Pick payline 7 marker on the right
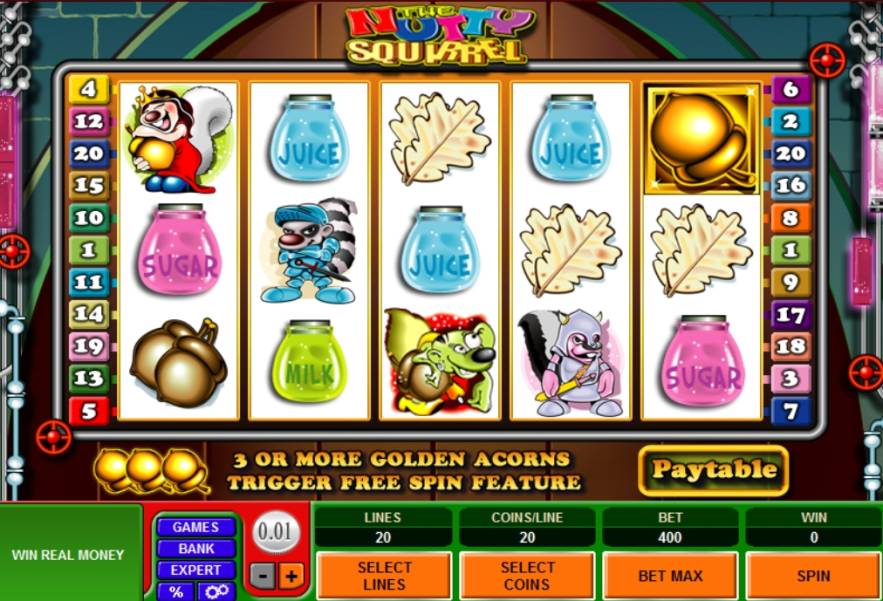 click(790, 410)
